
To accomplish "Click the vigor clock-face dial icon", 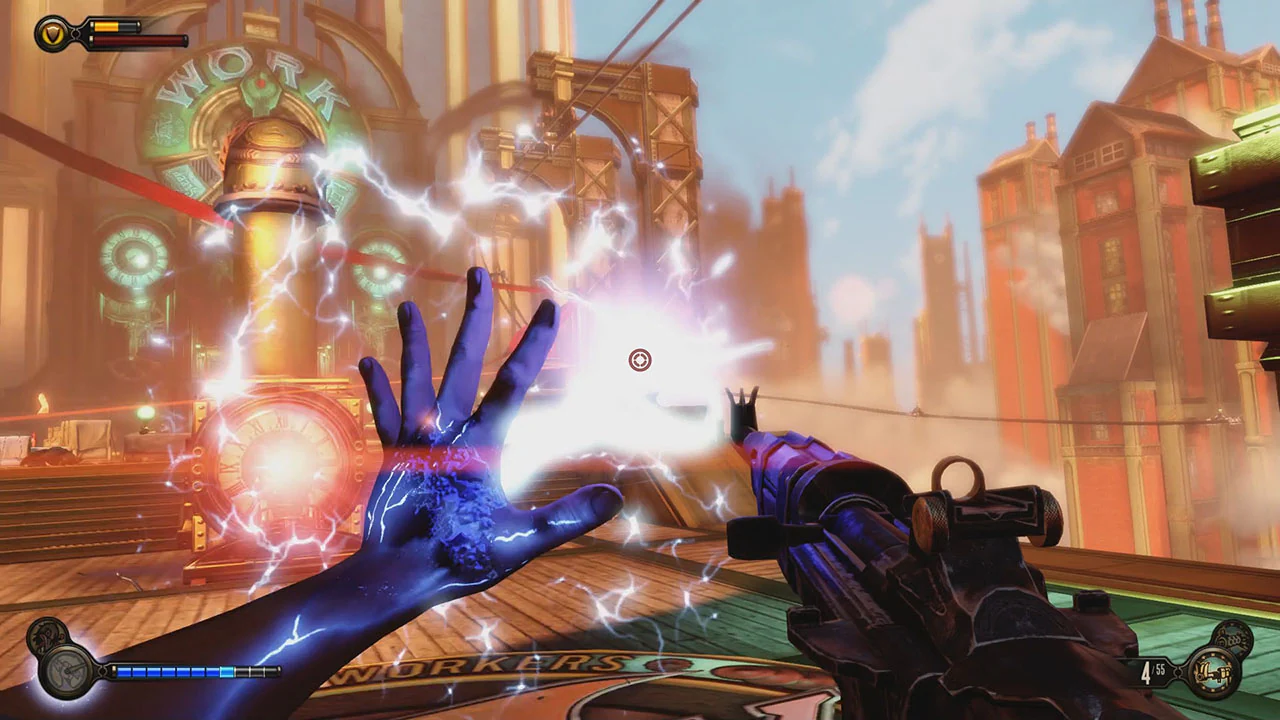I will [x=67, y=672].
